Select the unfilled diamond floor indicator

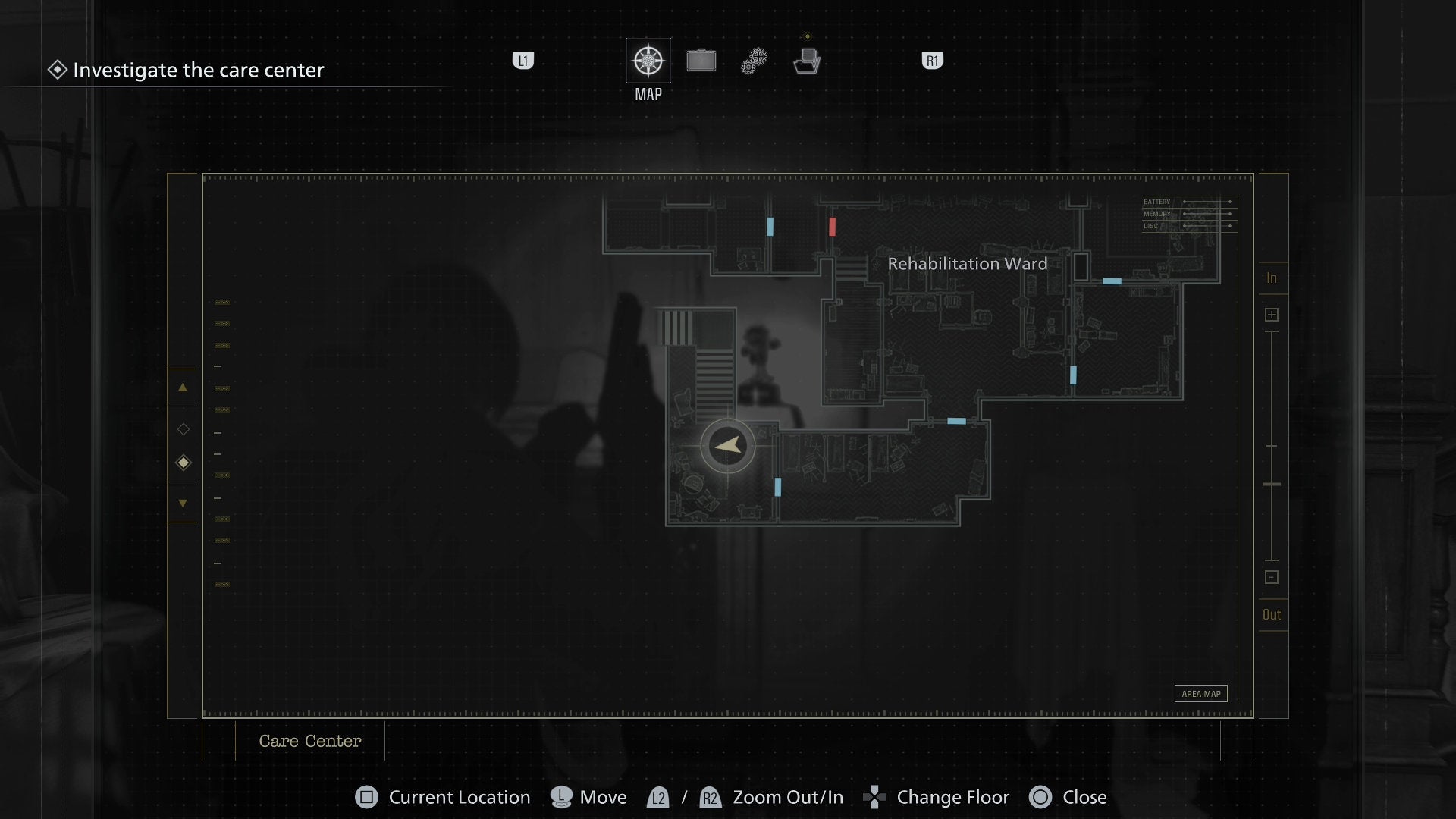pos(183,428)
